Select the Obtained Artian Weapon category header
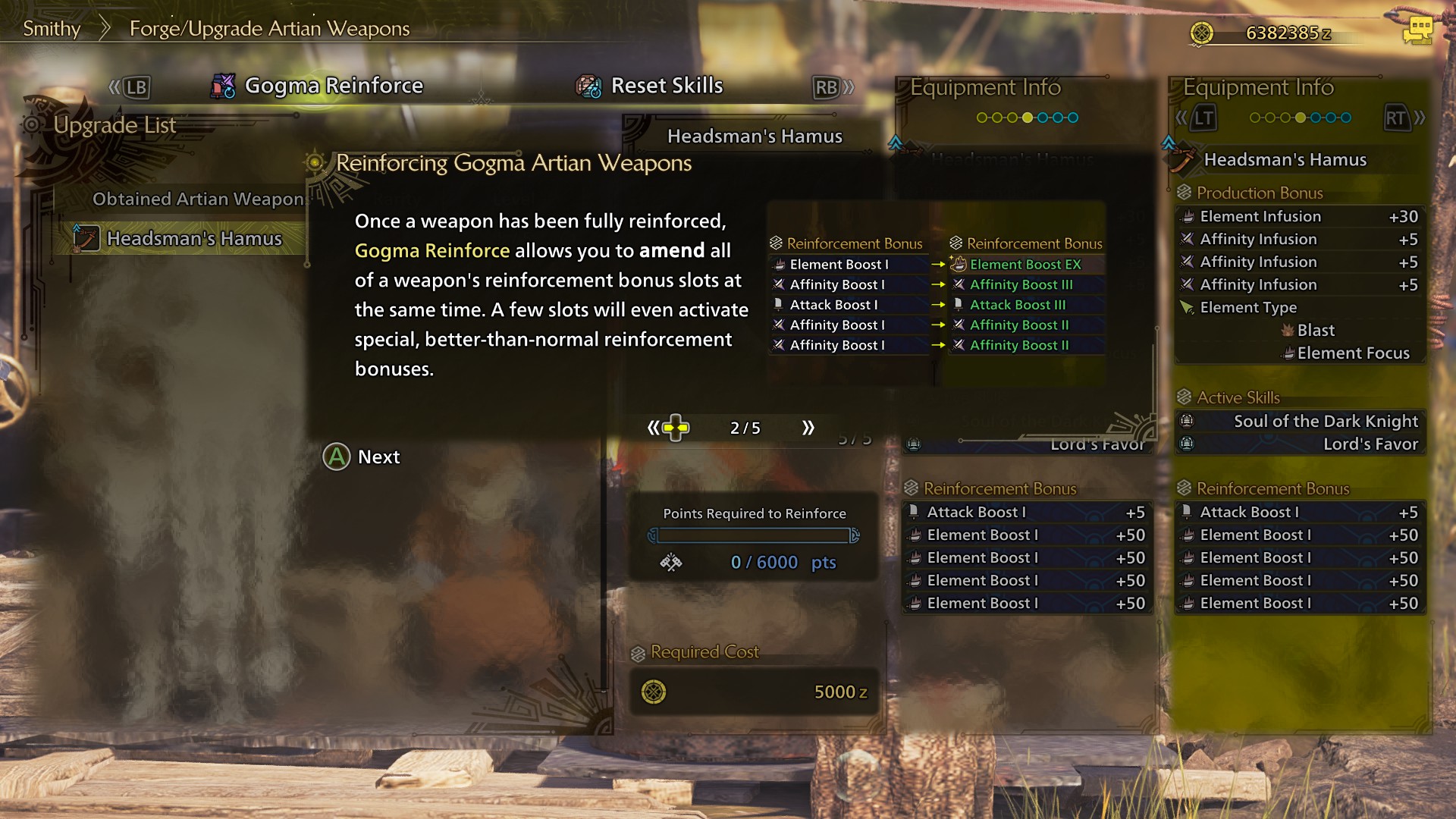The width and height of the screenshot is (1456, 819). pyautogui.click(x=197, y=199)
